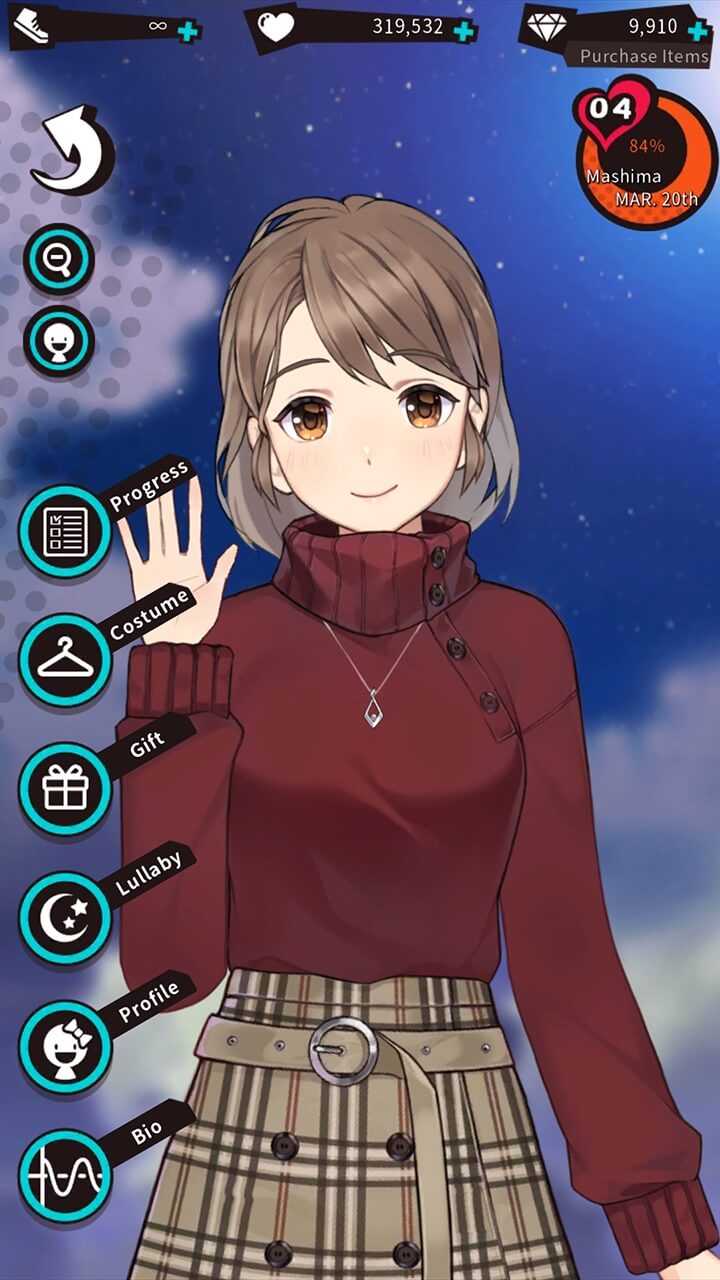Tap the smiling face icon button
720x1280 pixels.
tap(59, 342)
